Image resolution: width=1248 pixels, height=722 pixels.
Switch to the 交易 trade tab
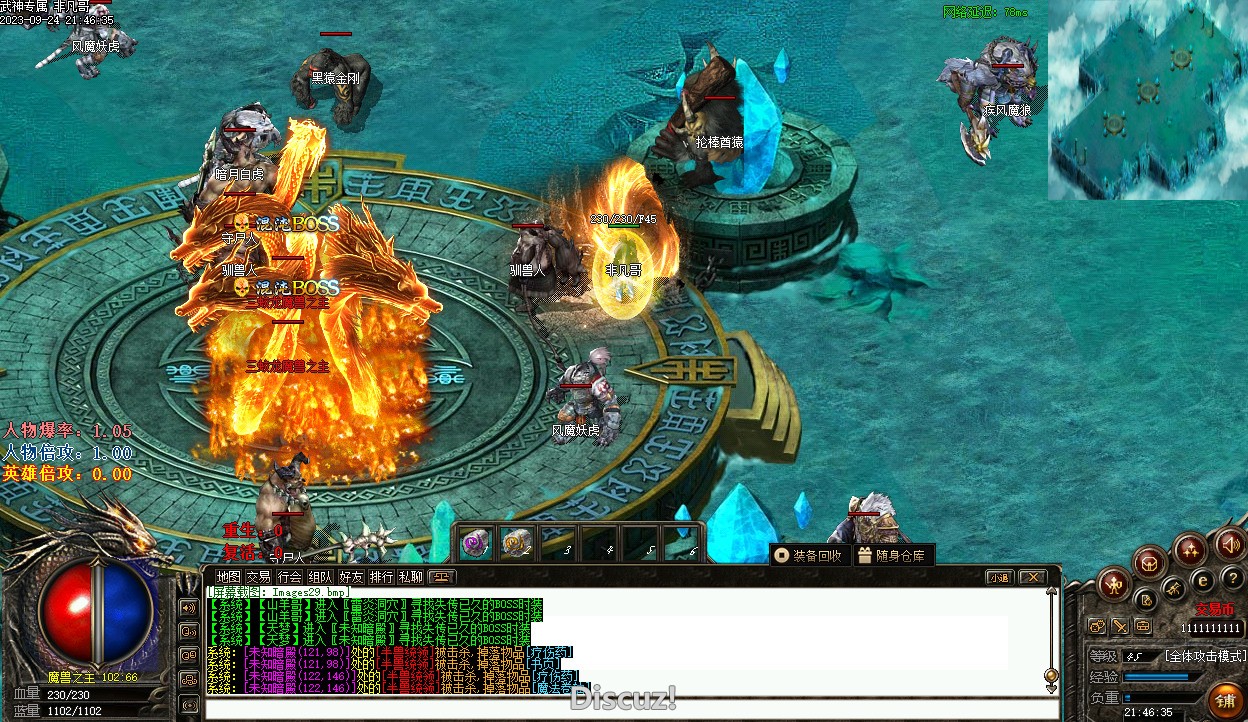coord(259,577)
